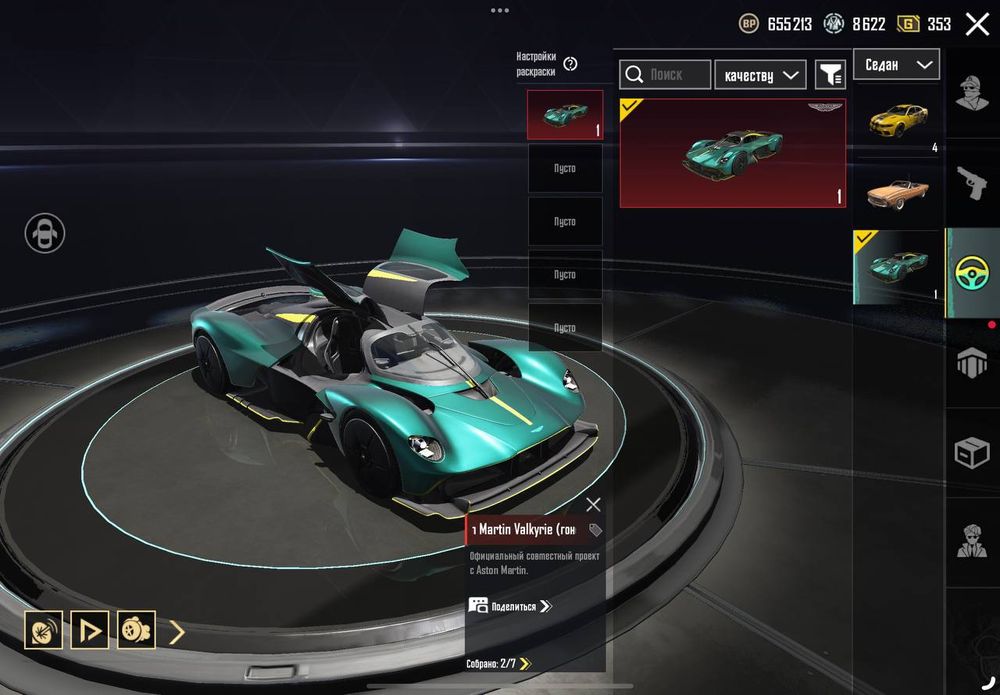Open the suited man with sunglasses tab
The height and width of the screenshot is (695, 1000).
tap(972, 542)
